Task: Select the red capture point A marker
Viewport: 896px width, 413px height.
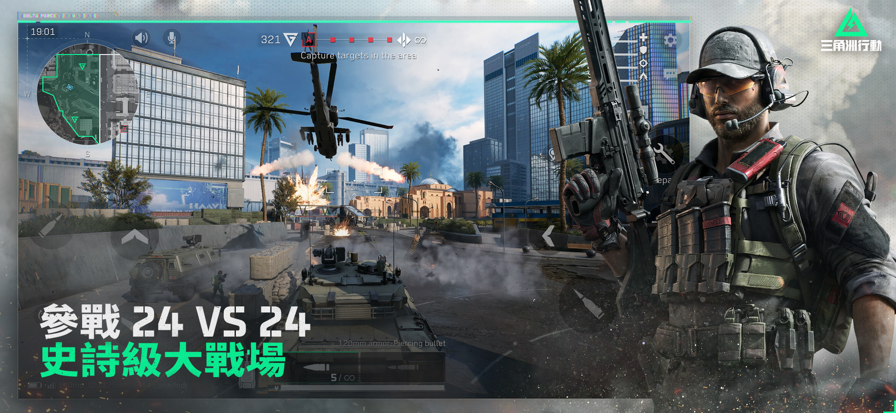Action: [309, 40]
